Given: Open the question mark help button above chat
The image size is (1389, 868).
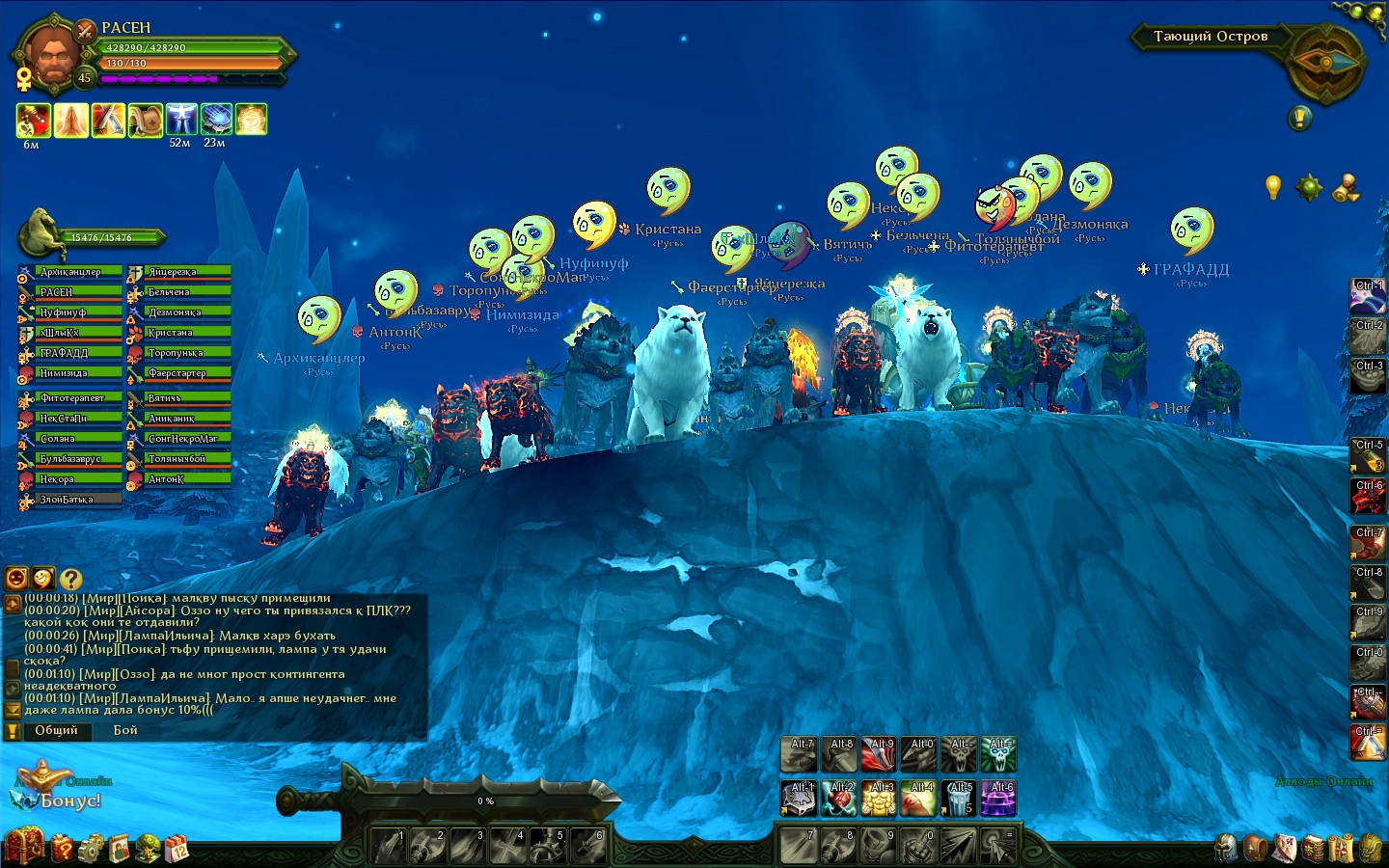Looking at the screenshot, I should tap(70, 579).
